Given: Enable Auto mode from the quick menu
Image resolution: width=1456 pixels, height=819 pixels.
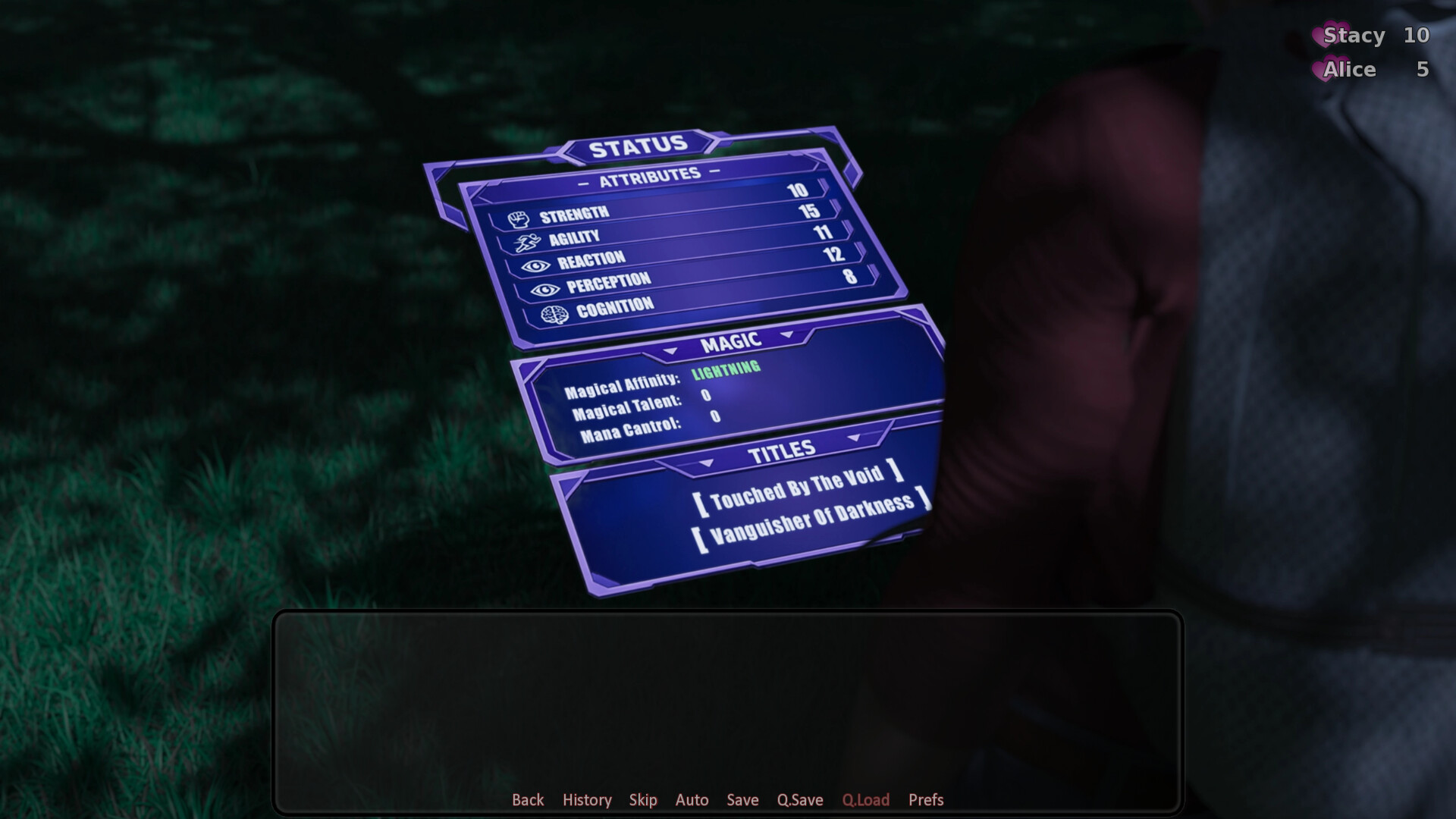Looking at the screenshot, I should pos(692,800).
